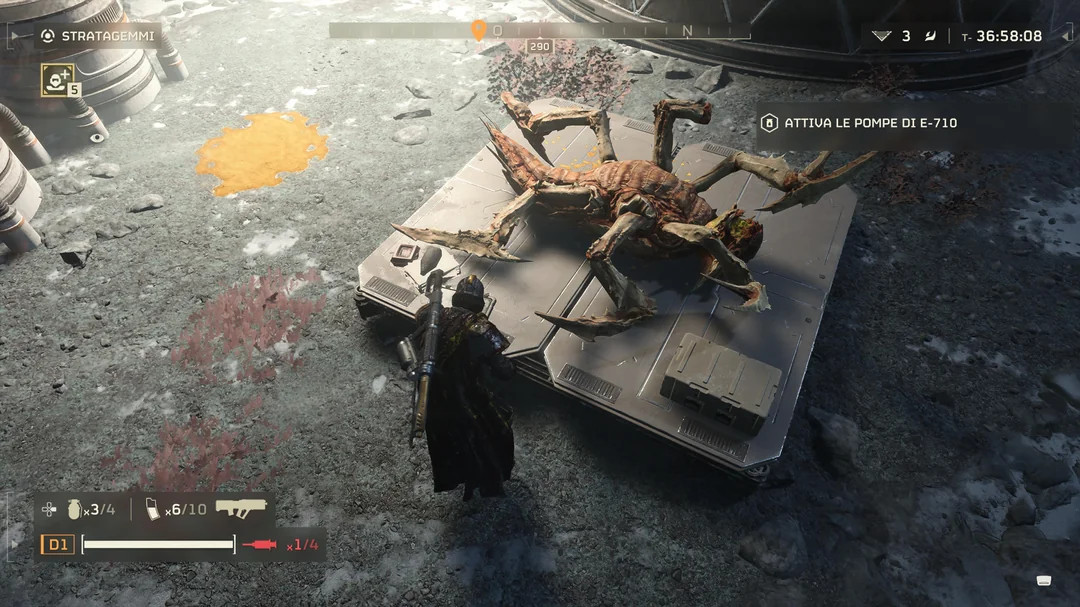
Task: Click the orange objective marker on compass
Action: pyautogui.click(x=479, y=30)
